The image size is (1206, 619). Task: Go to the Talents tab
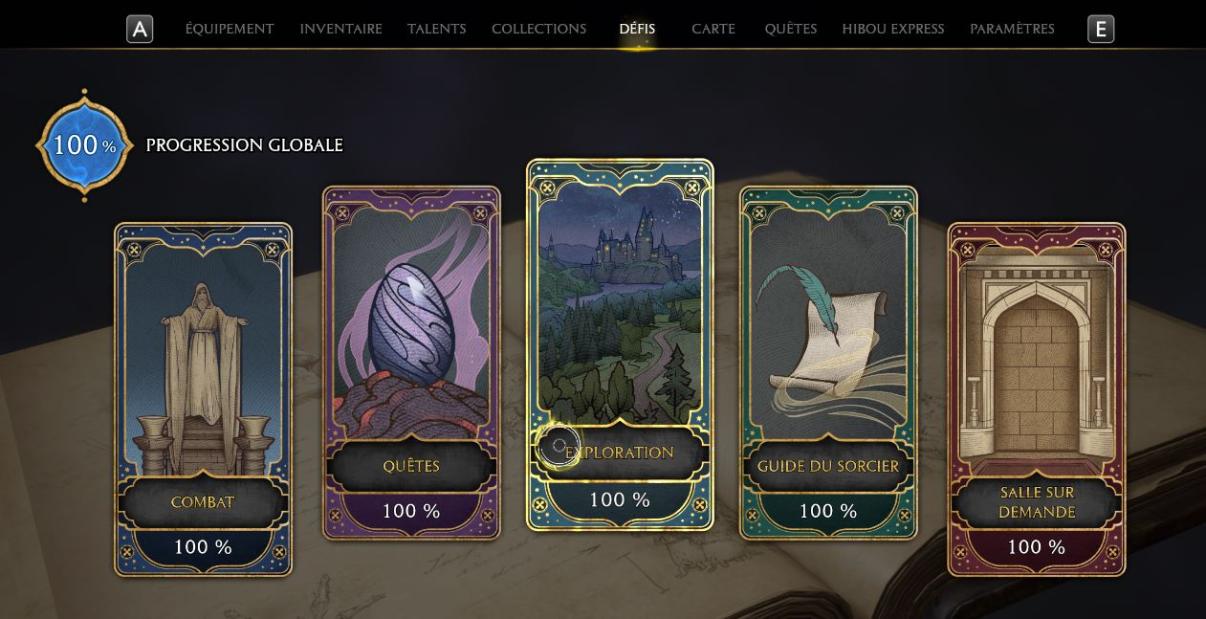437,29
